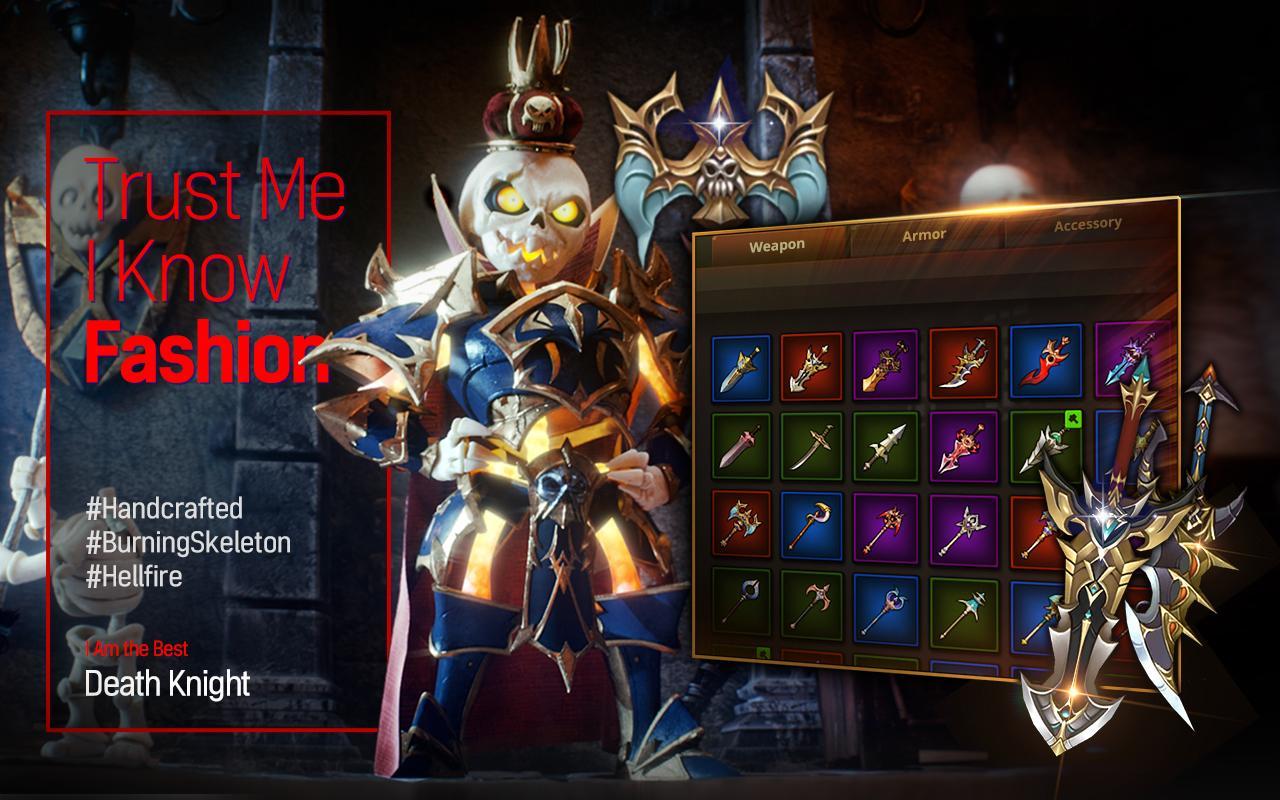Select the gold-hilted dagger in blue slot
The height and width of the screenshot is (800, 1280).
tap(741, 368)
